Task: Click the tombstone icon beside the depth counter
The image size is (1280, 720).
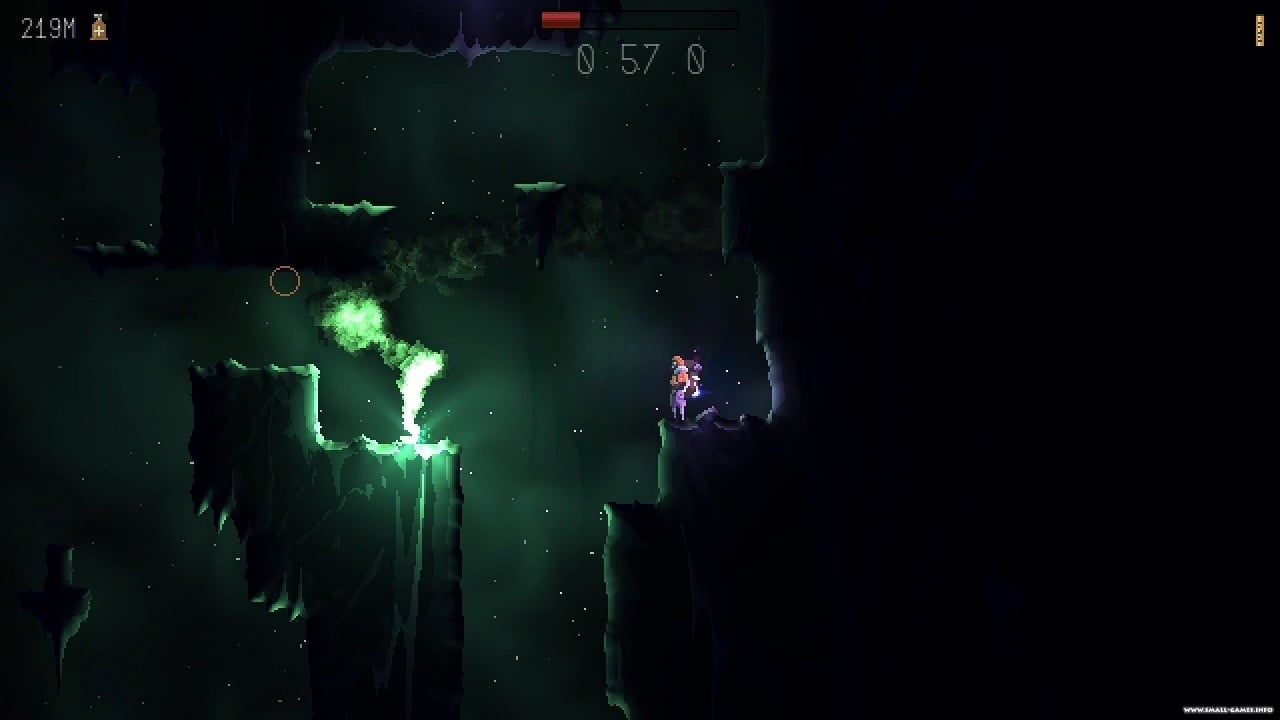Action: pyautogui.click(x=98, y=28)
